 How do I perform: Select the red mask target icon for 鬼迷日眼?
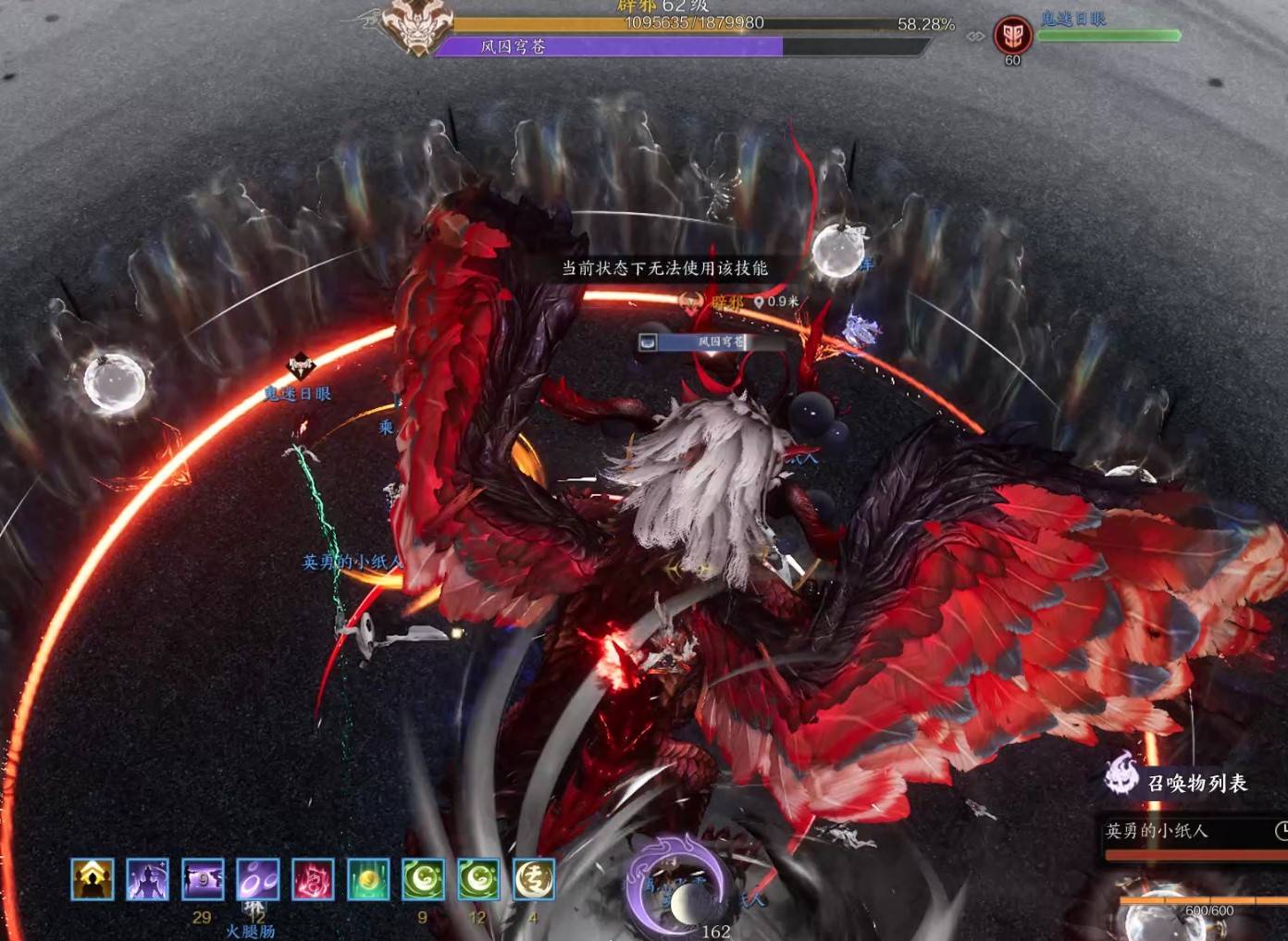pos(1012,36)
